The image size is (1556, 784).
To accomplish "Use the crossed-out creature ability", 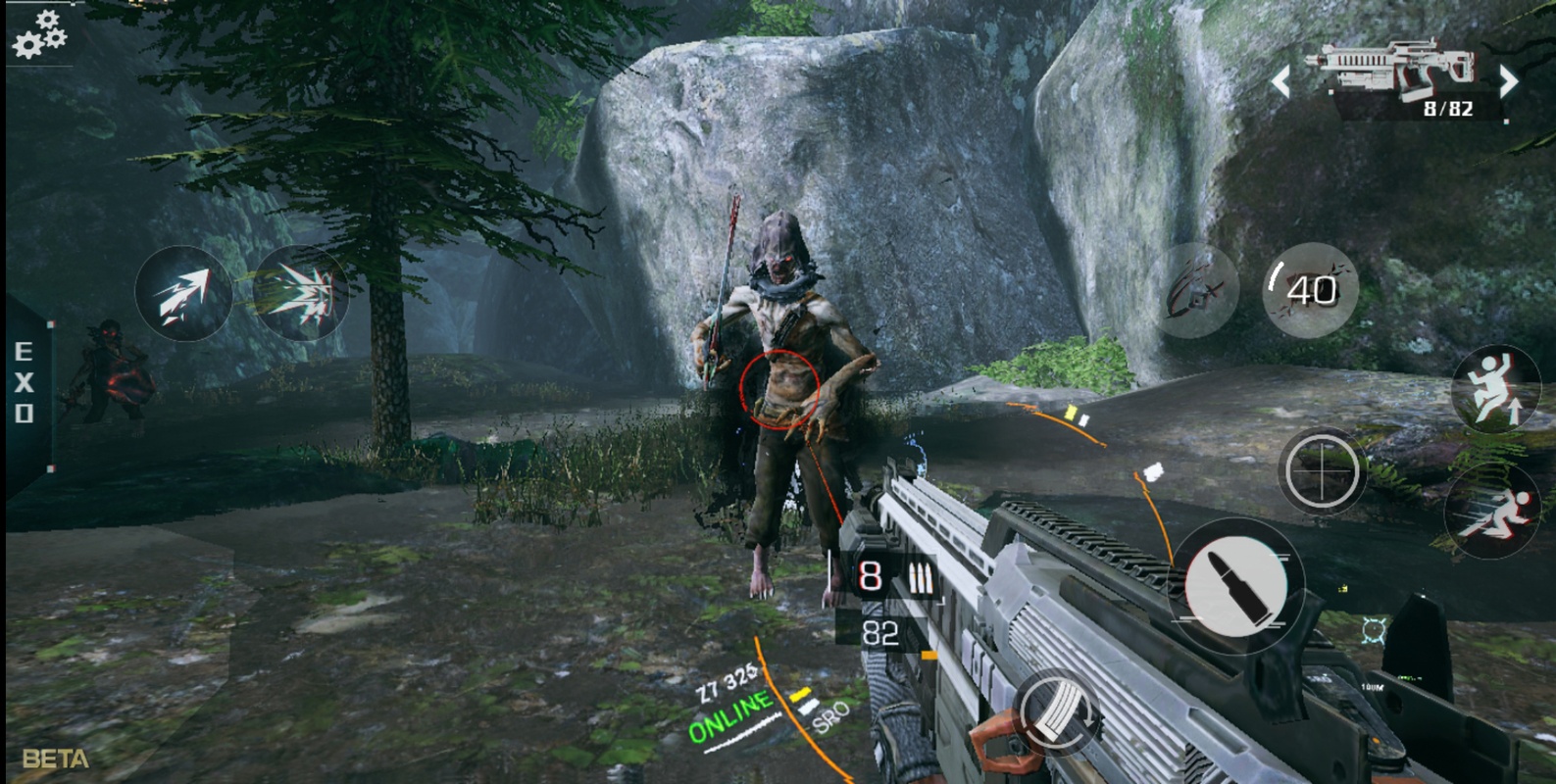I will pos(1197,291).
